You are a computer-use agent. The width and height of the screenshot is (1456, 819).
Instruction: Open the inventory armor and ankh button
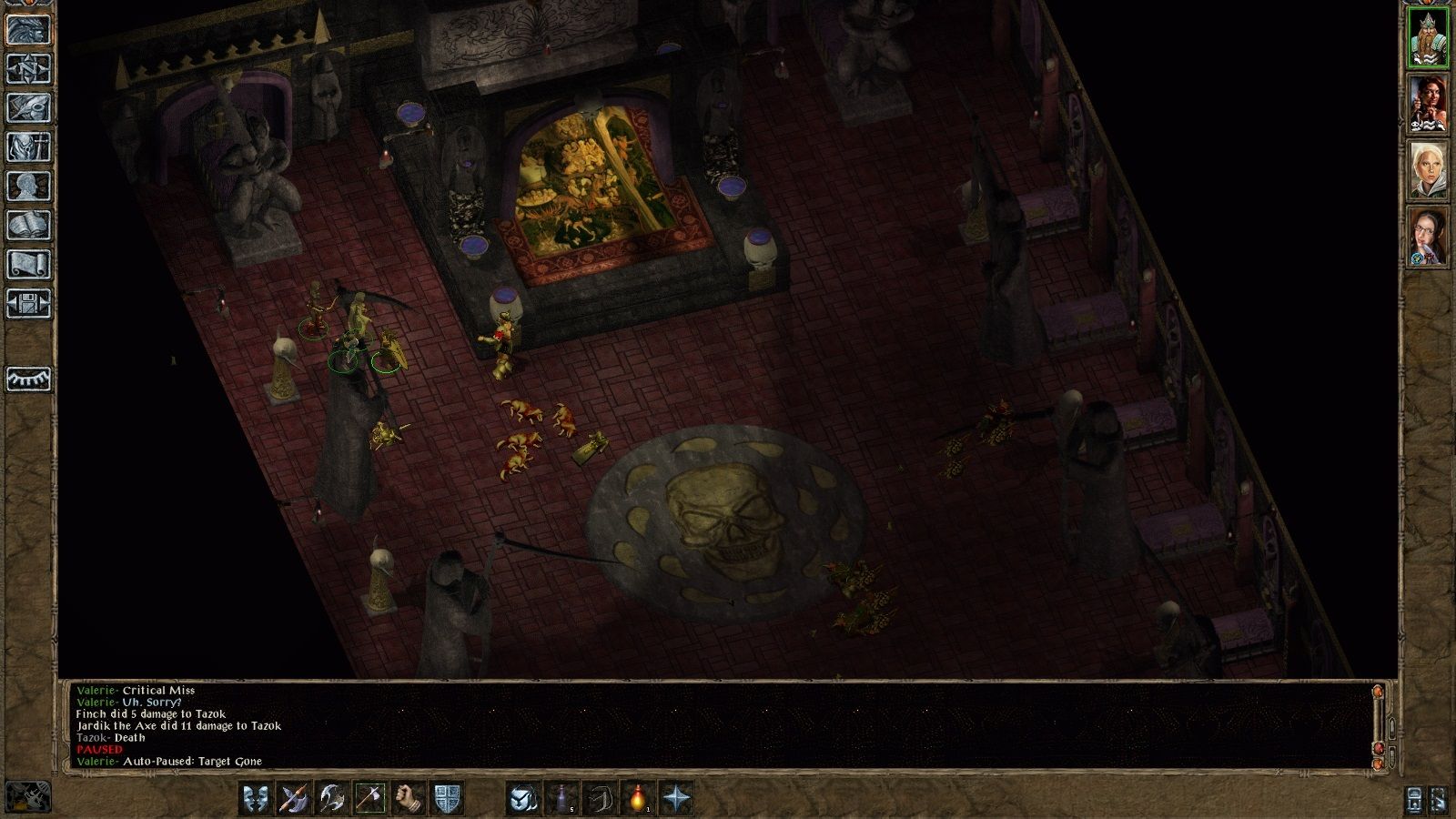click(28, 147)
